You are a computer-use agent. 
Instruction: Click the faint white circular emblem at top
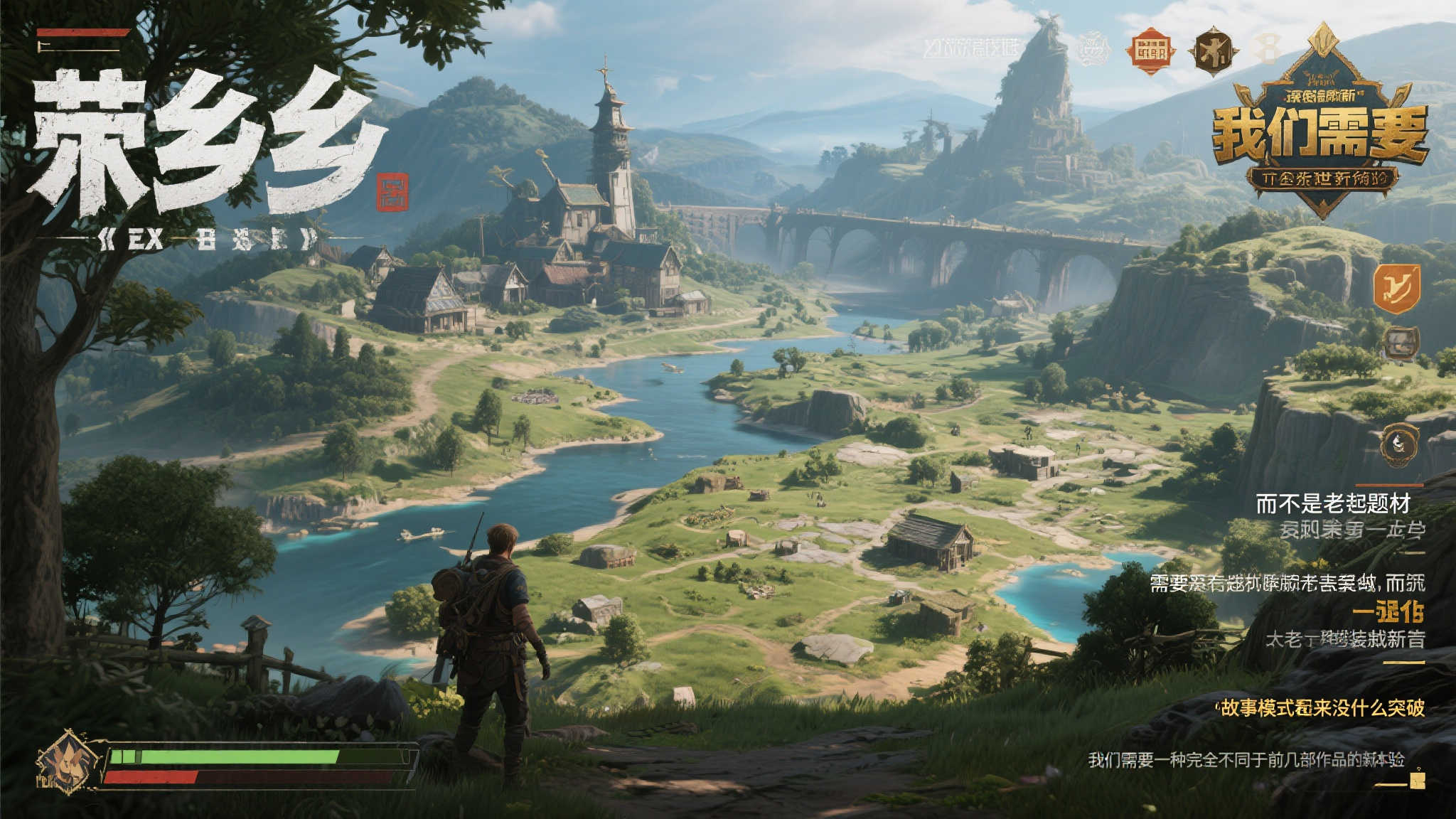(1093, 50)
